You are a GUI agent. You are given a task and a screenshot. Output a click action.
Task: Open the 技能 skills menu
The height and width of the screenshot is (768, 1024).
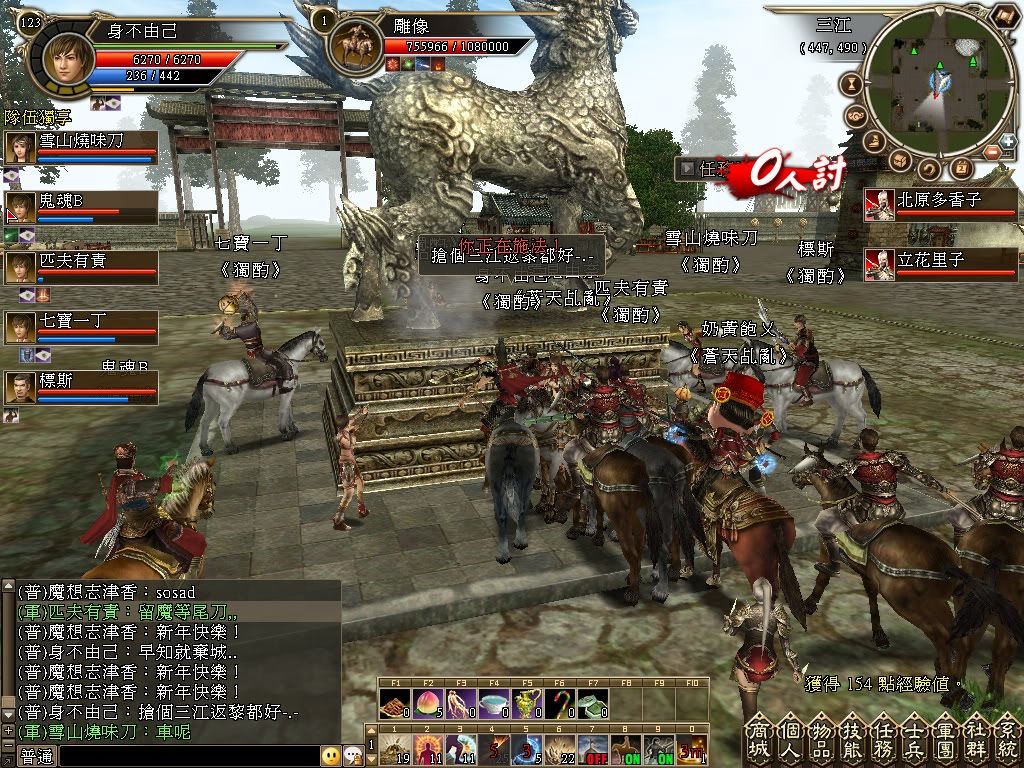[x=851, y=741]
